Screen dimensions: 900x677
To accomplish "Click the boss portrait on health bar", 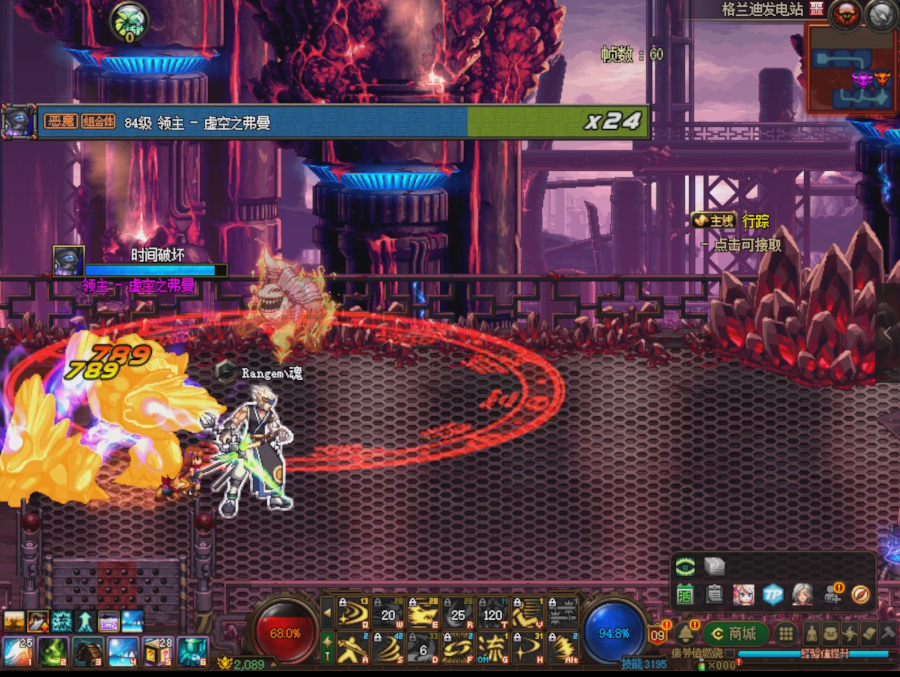I will pos(17,122).
